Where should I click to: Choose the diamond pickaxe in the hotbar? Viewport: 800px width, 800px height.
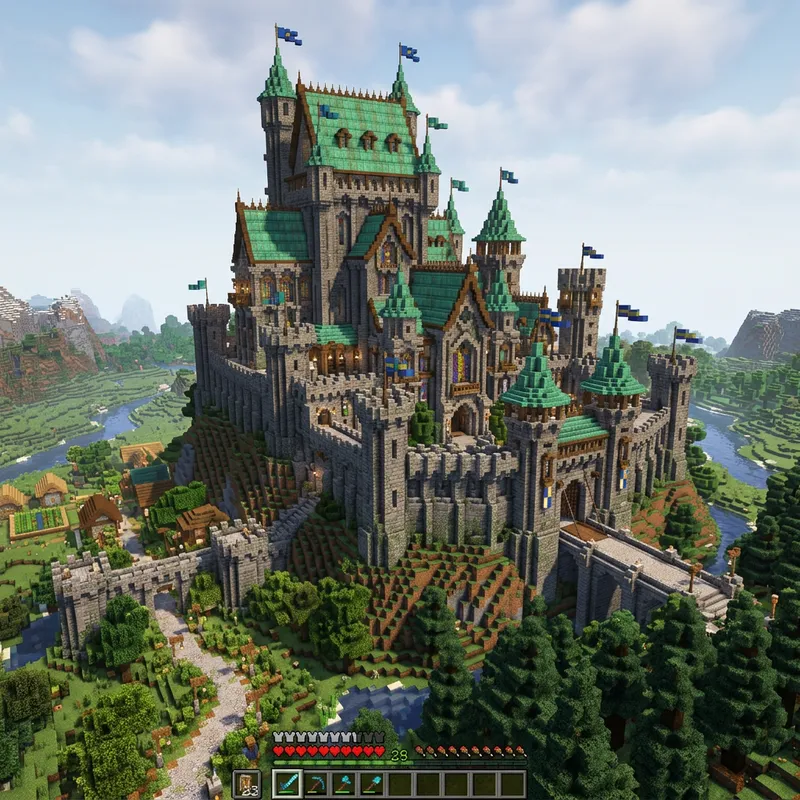tap(315, 783)
